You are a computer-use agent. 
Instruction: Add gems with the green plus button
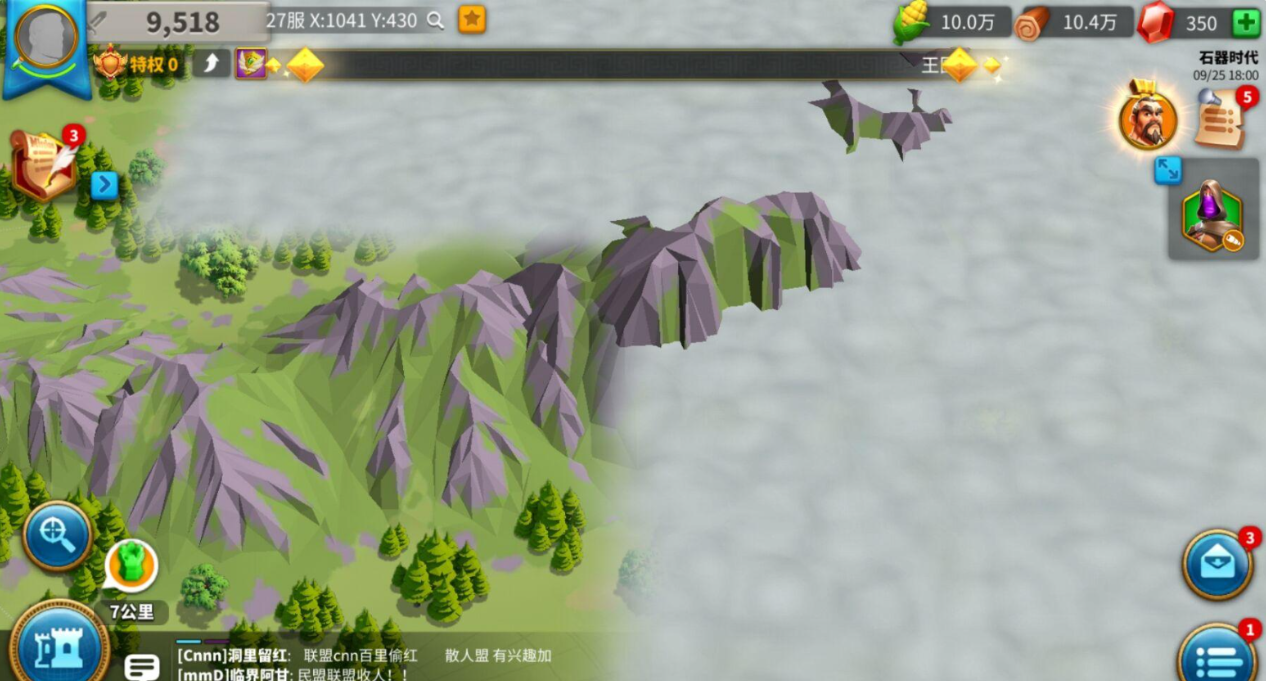pos(1245,22)
